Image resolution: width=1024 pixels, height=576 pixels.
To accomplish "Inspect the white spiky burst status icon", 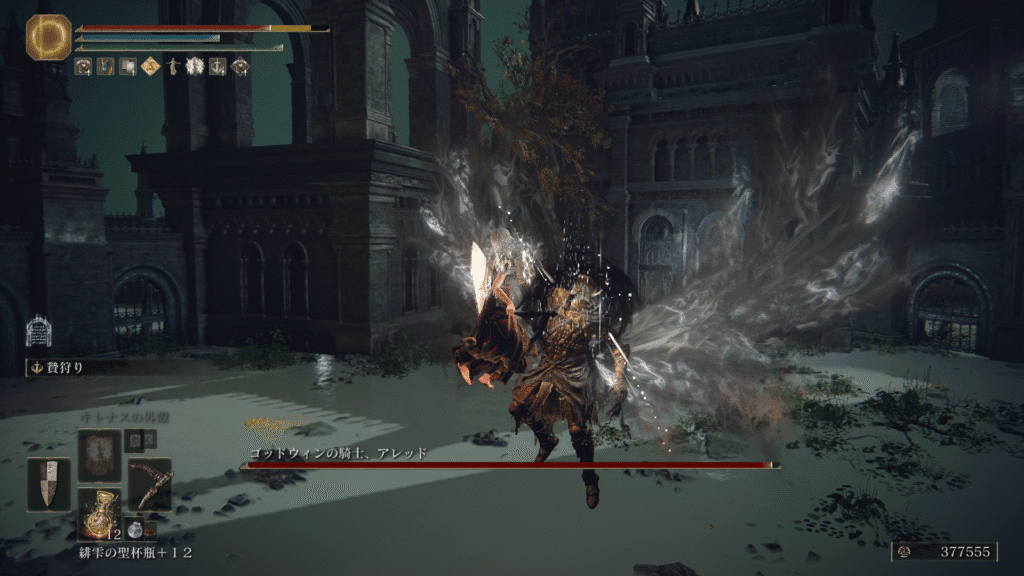I will tap(195, 67).
